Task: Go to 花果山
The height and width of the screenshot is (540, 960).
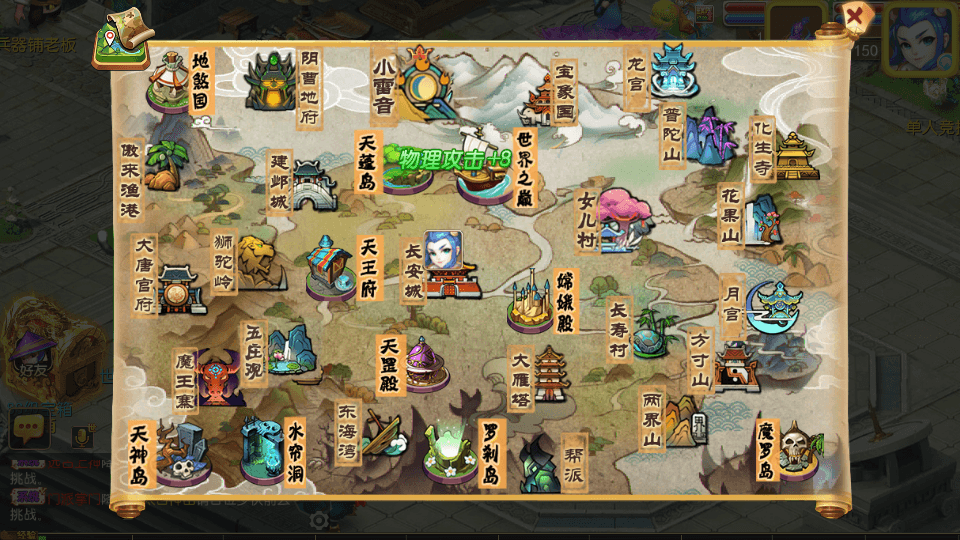Action: (765, 220)
